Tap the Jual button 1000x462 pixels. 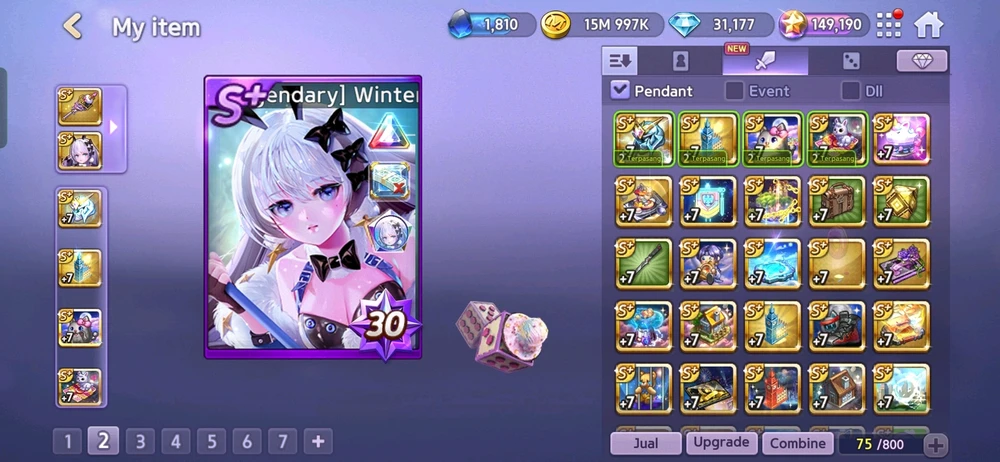click(x=645, y=443)
